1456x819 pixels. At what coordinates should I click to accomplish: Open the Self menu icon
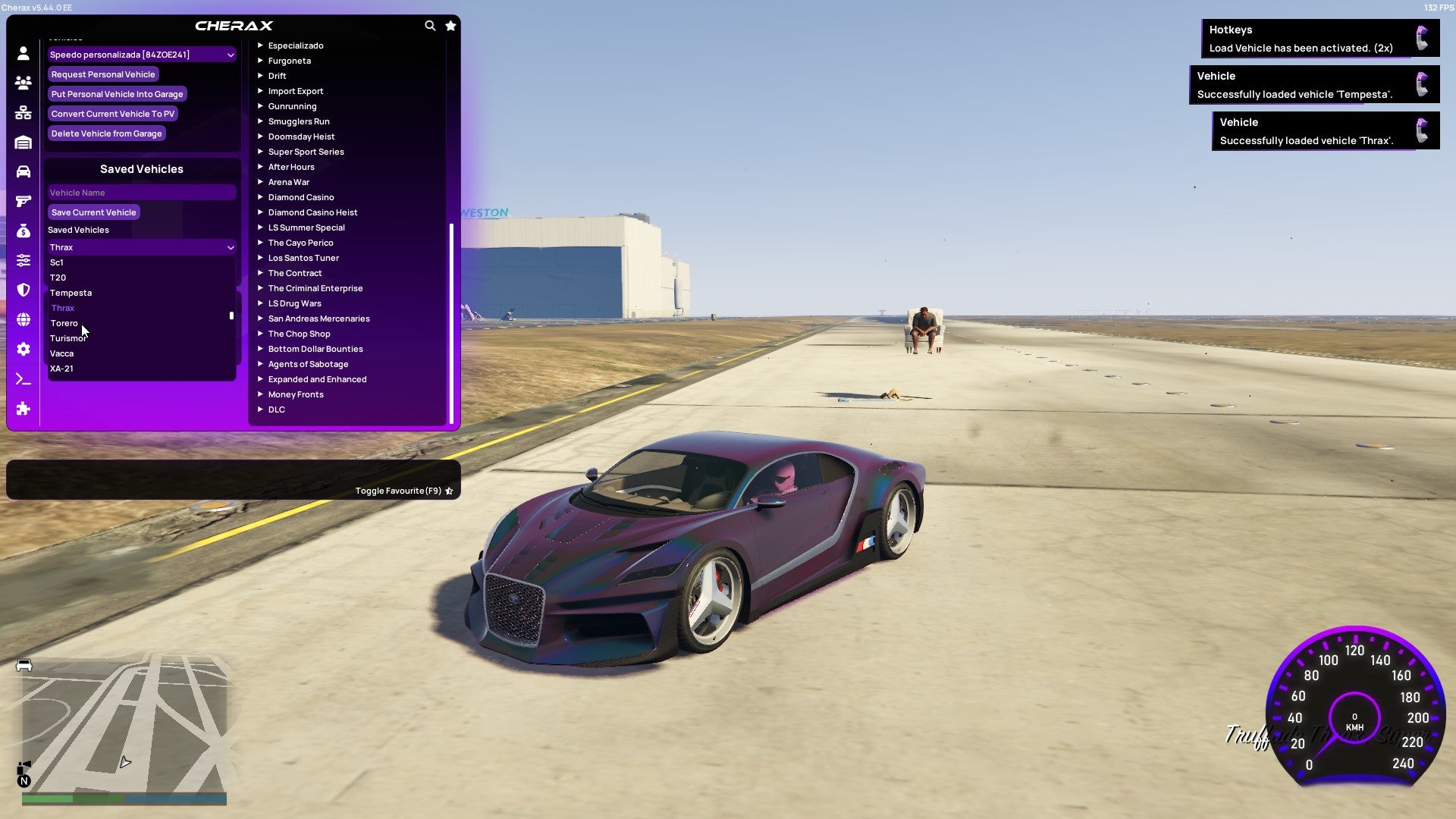click(23, 53)
